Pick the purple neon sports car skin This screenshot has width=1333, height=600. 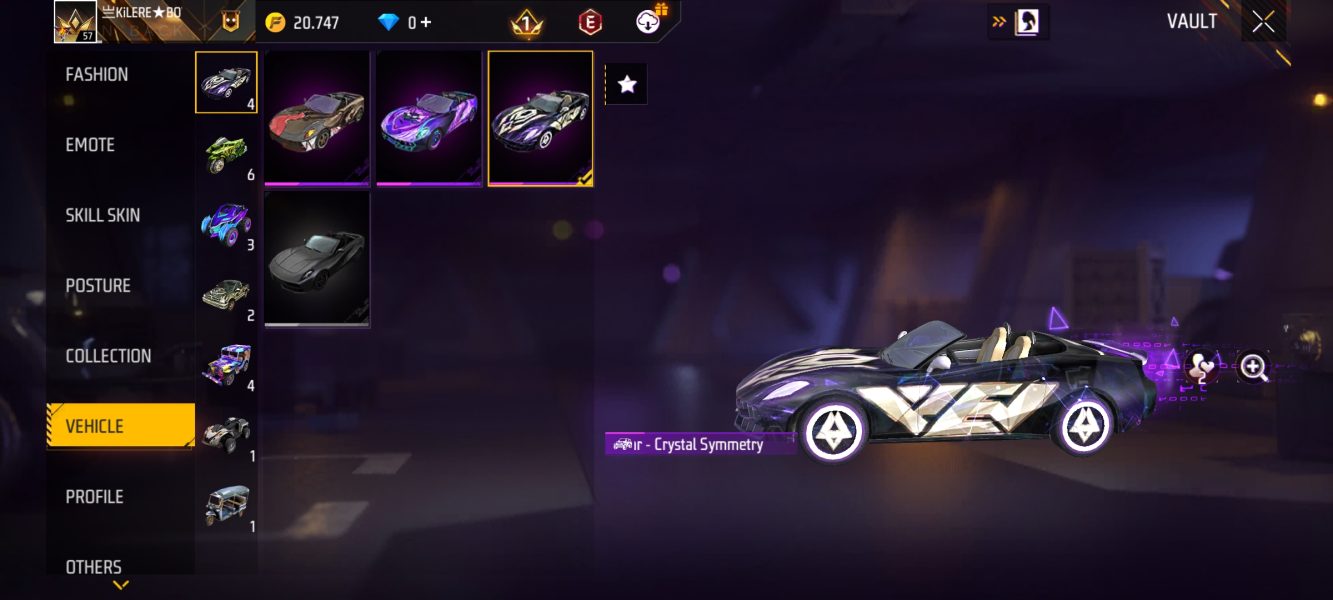[x=429, y=118]
